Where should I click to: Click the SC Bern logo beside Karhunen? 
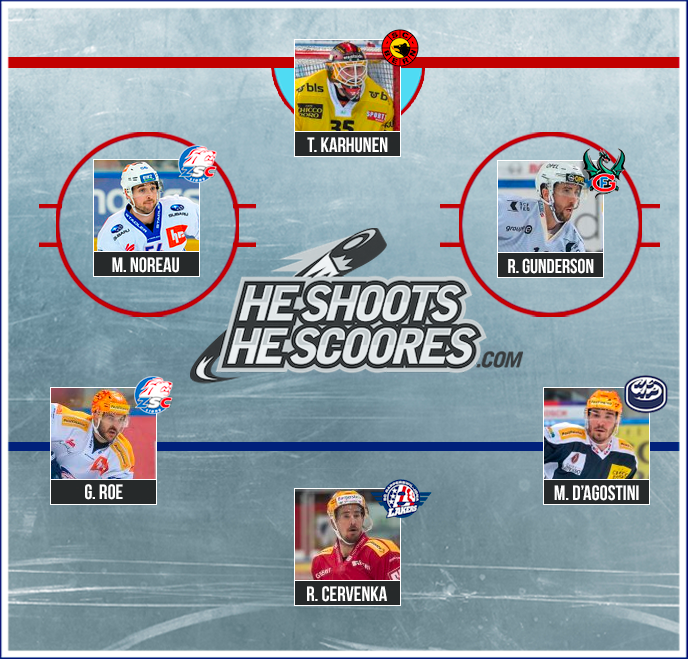[401, 46]
